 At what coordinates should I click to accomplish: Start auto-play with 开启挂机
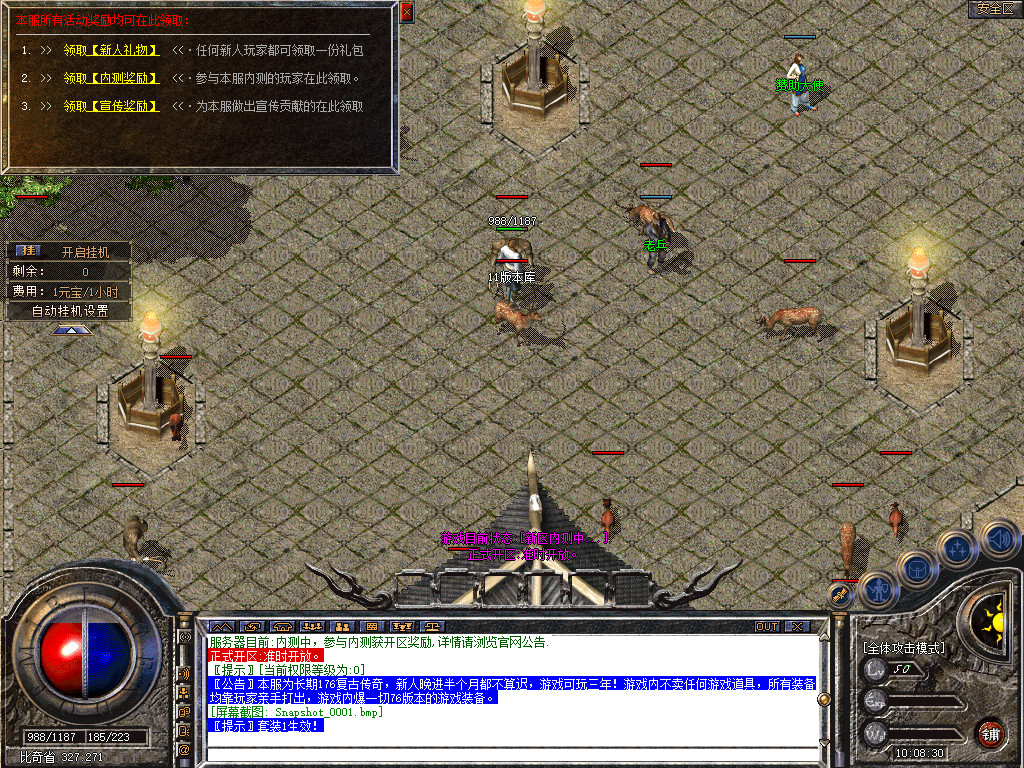coord(82,251)
